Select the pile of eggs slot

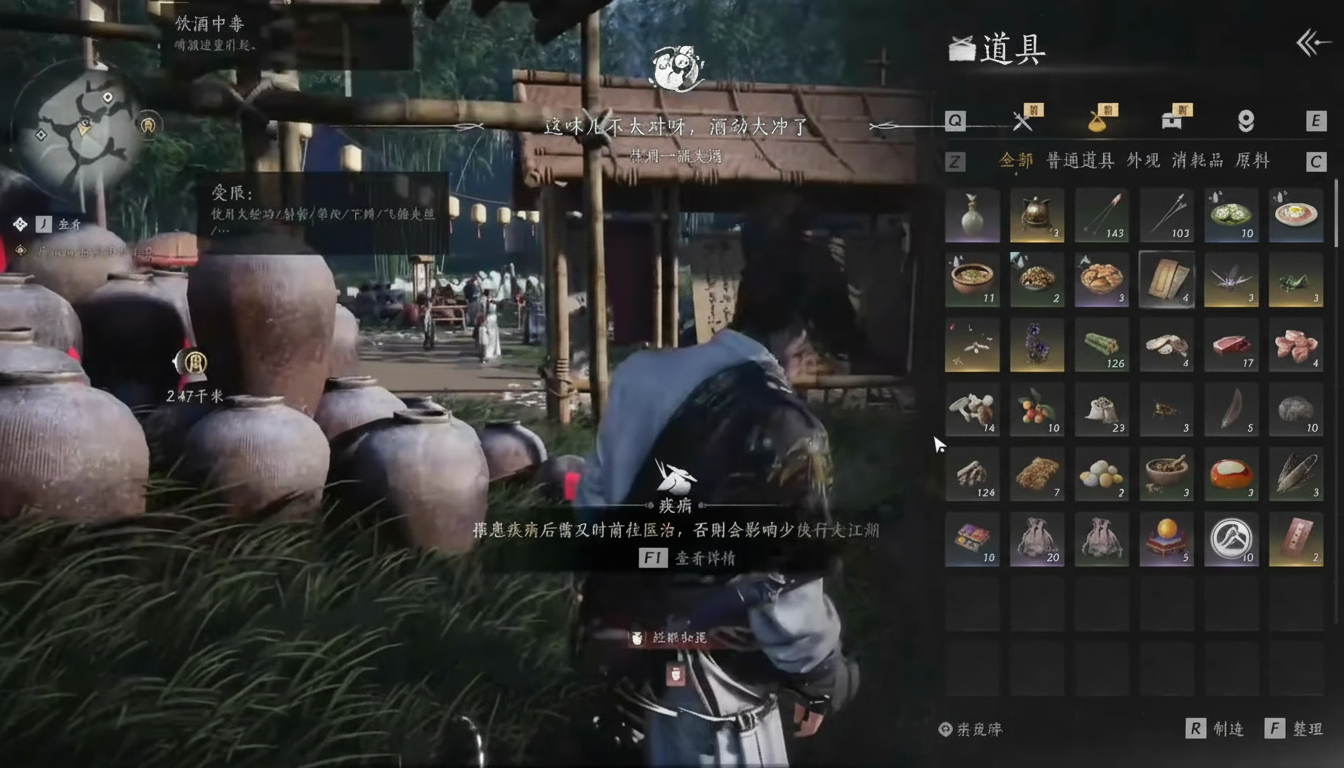[x=1102, y=474]
